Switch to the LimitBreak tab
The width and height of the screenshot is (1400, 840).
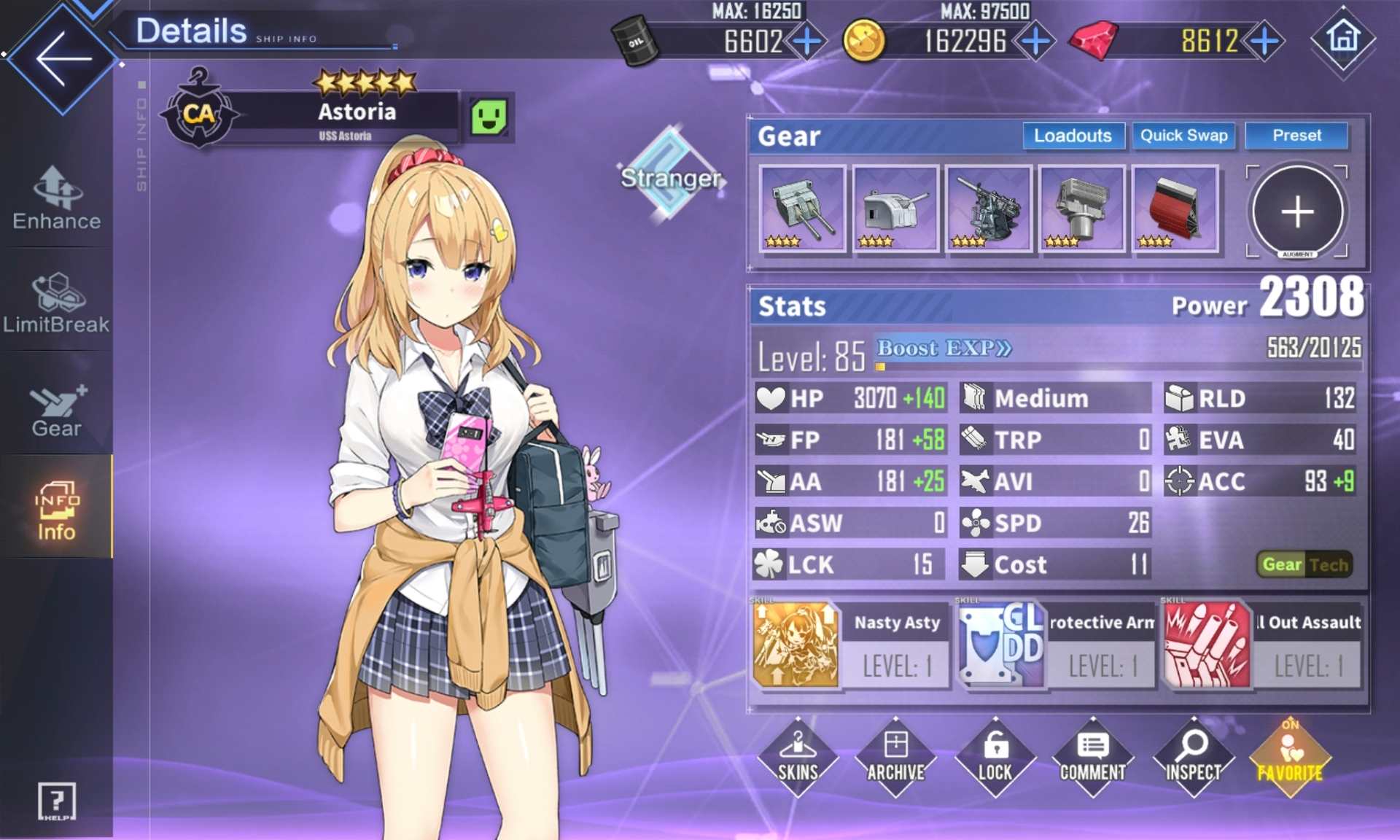pos(57,303)
